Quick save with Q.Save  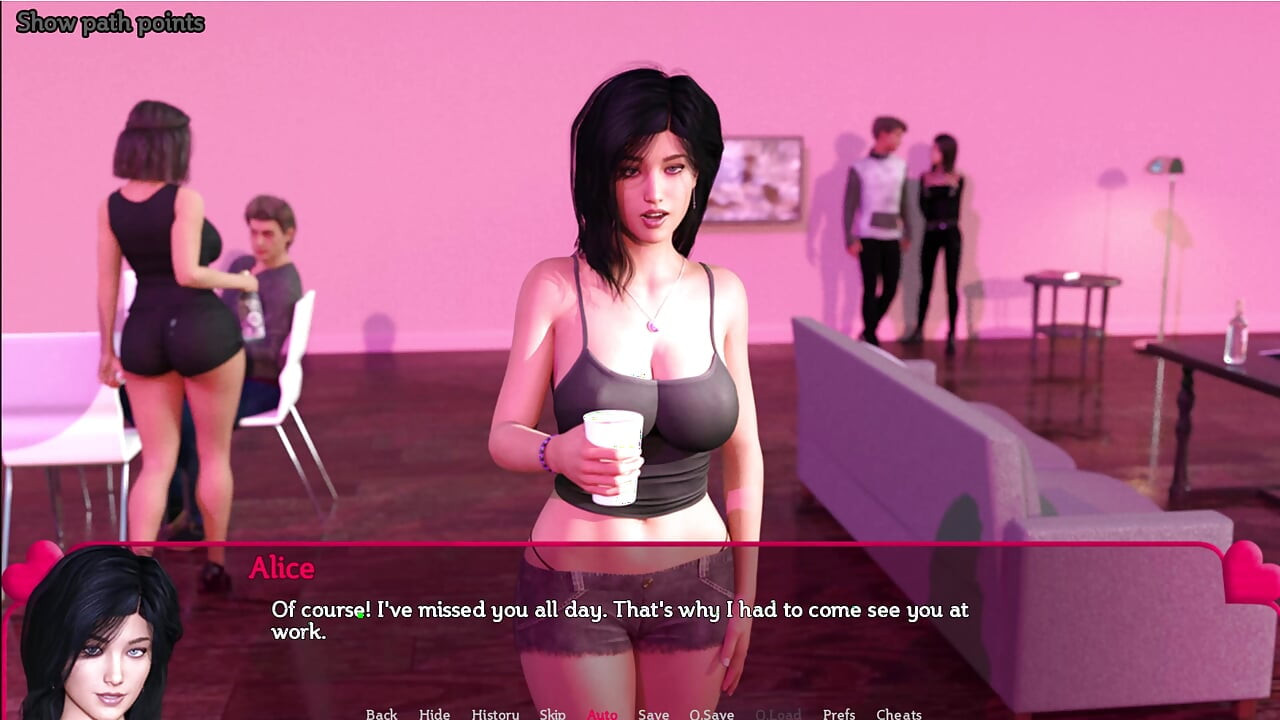click(711, 714)
